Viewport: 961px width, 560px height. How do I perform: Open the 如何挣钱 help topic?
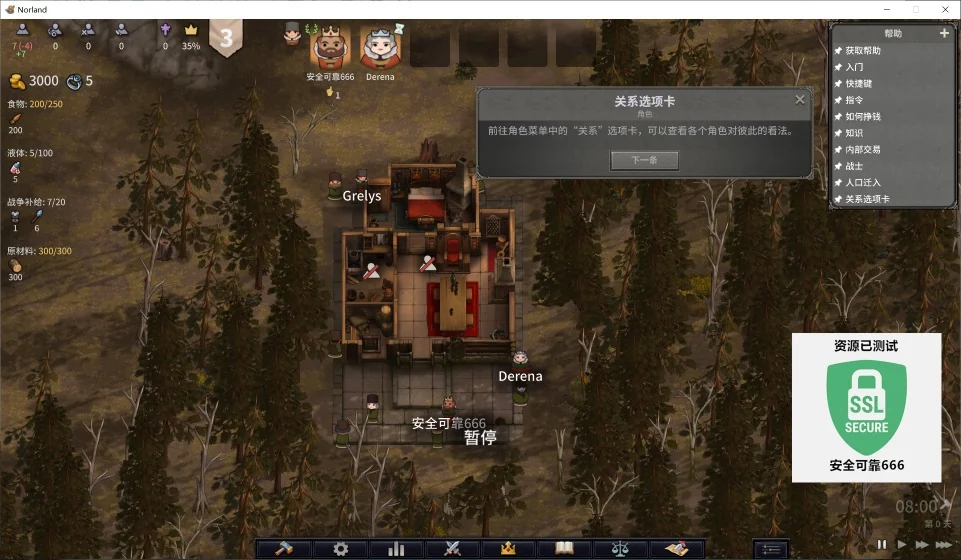pos(863,117)
